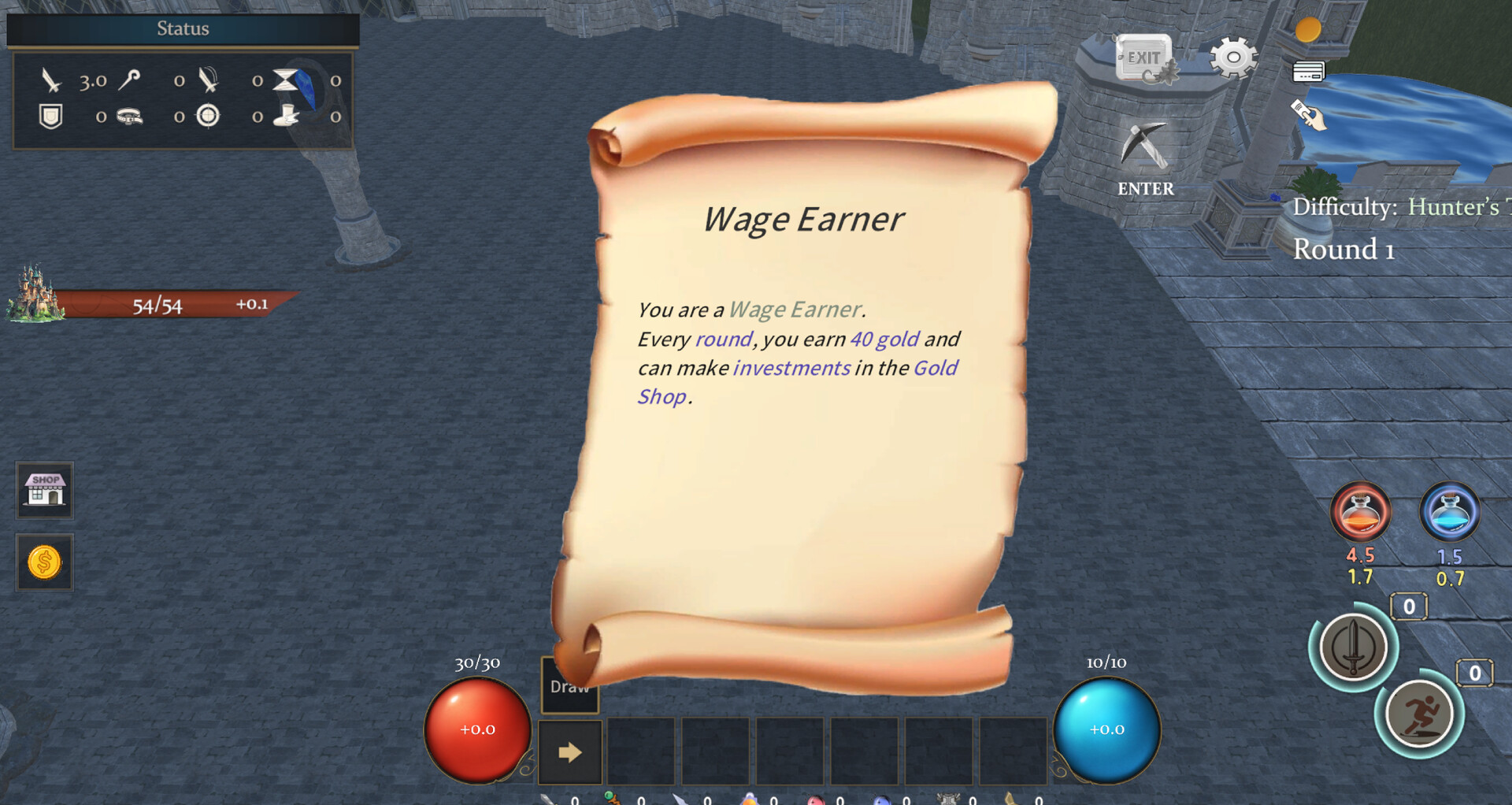Image resolution: width=1512 pixels, height=805 pixels.
Task: Open the Shop building icon
Action: pyautogui.click(x=45, y=490)
